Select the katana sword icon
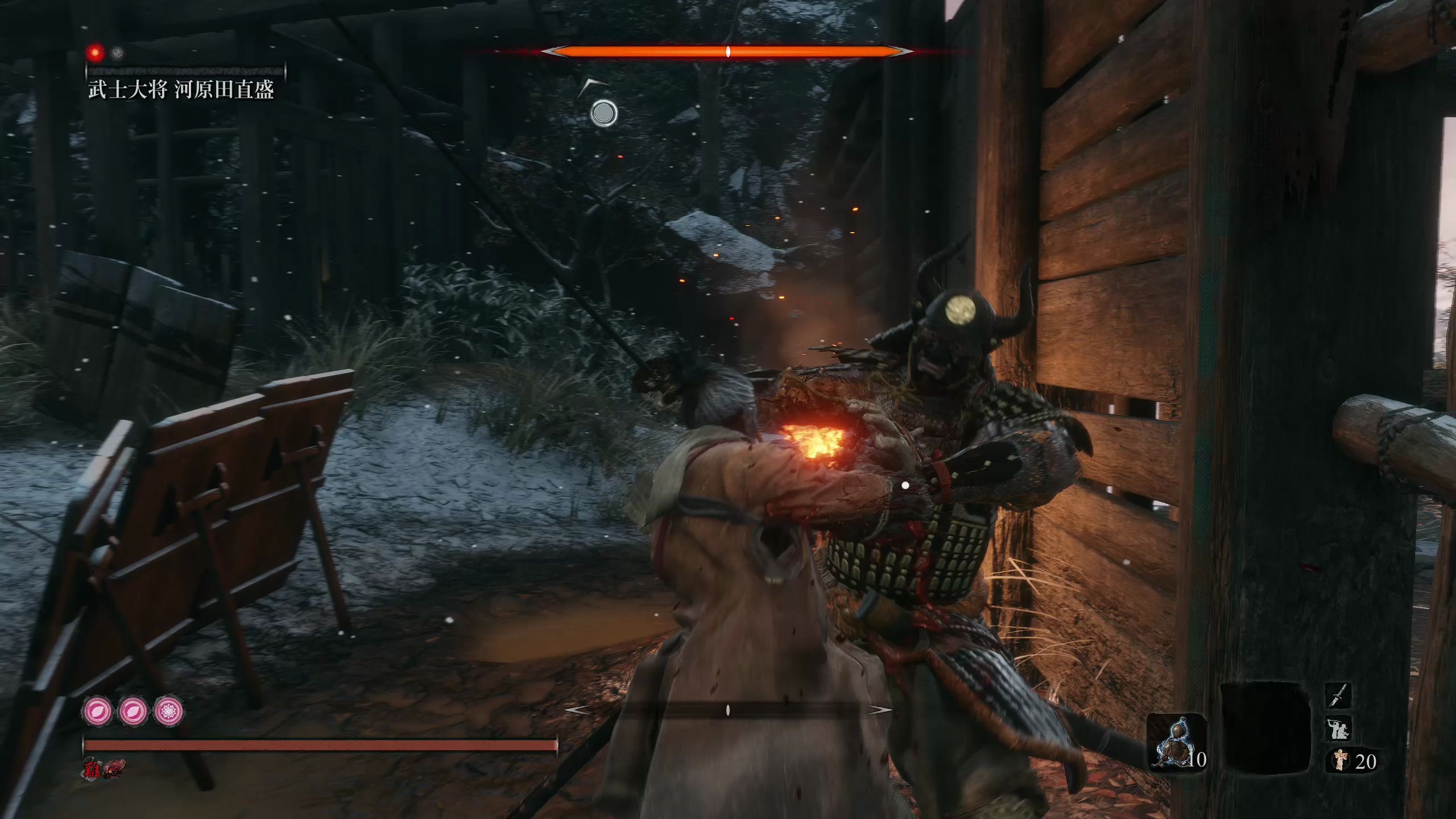 click(1337, 696)
